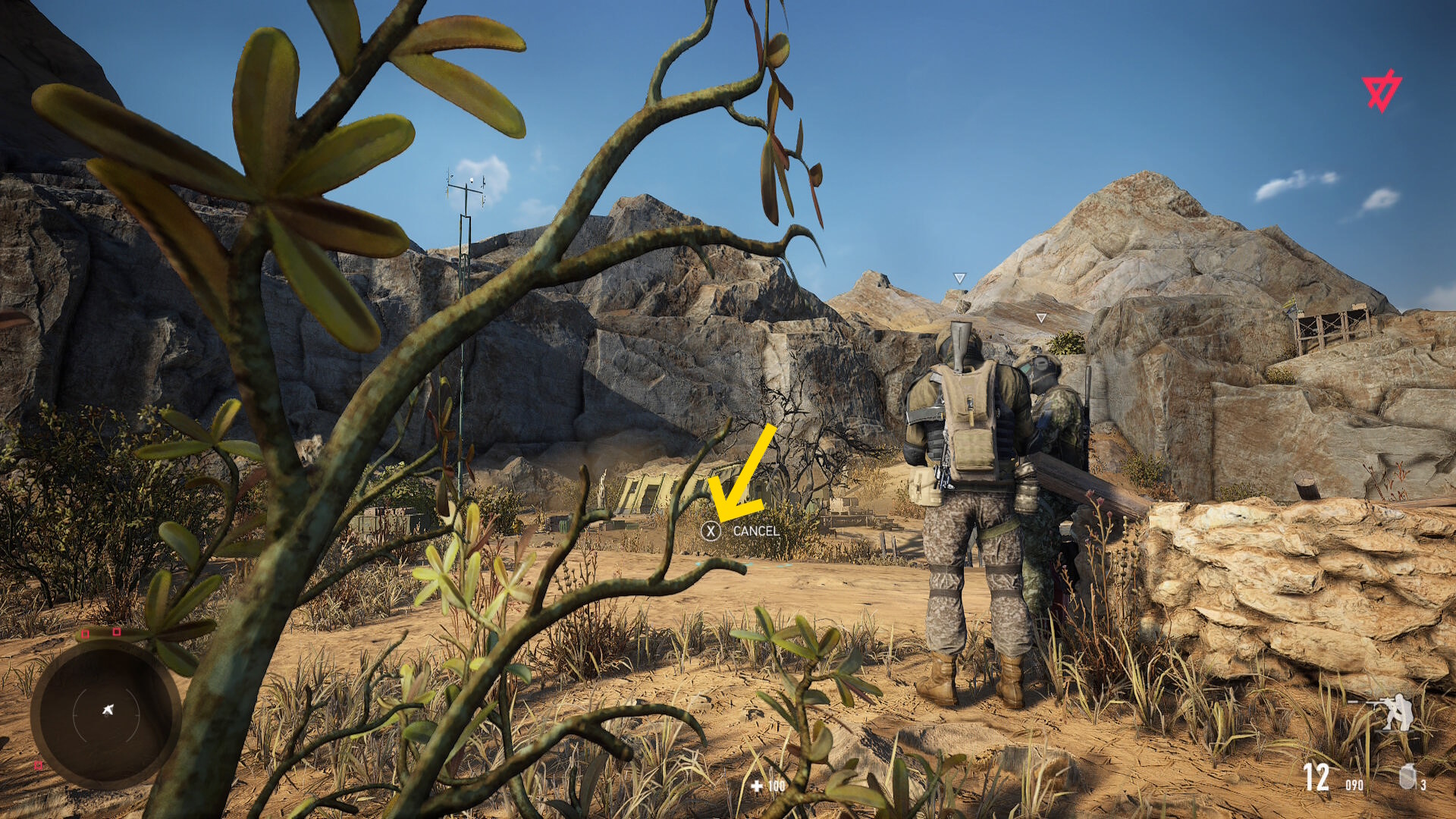Click the circular minimap radar

(106, 713)
